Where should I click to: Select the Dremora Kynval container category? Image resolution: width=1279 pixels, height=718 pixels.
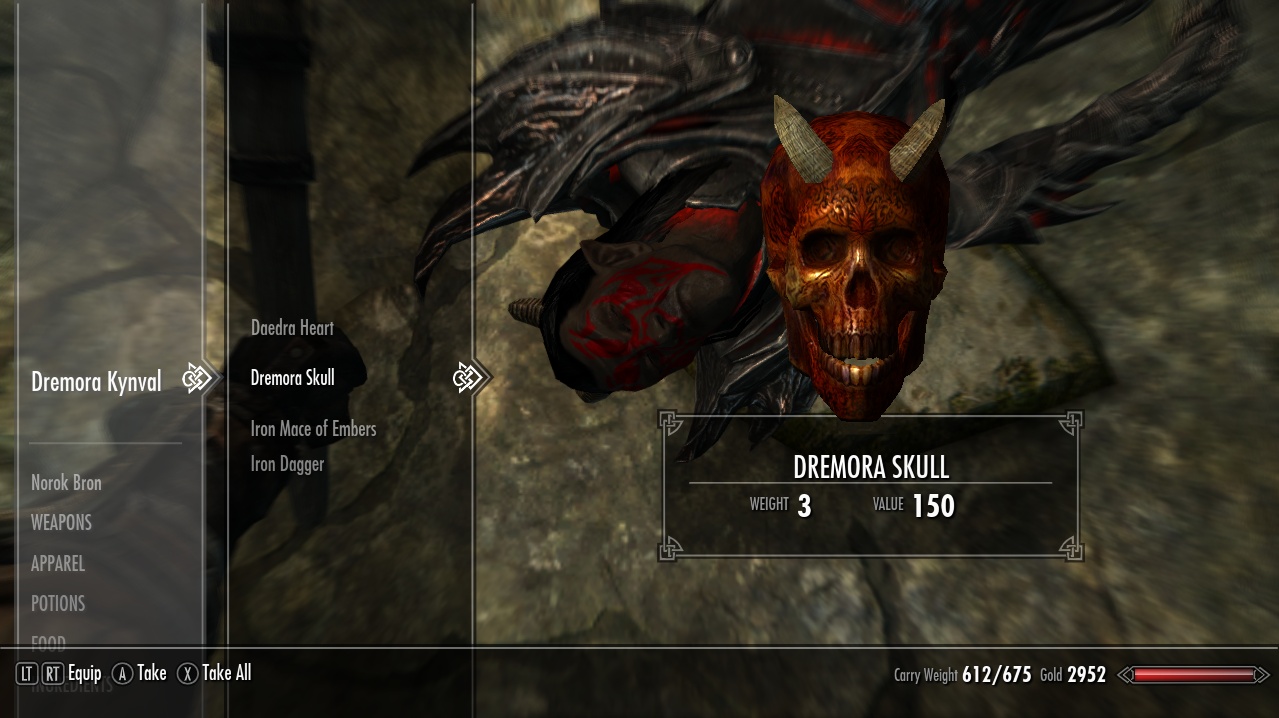(96, 382)
